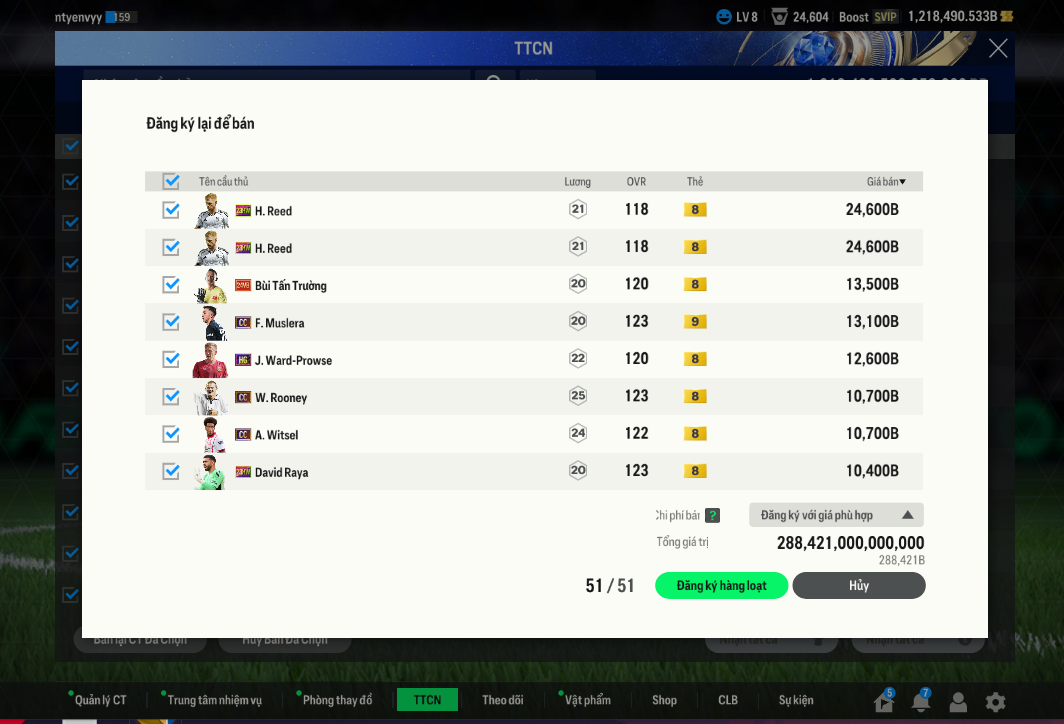Switch to the Theo dõi tab

coord(502,700)
